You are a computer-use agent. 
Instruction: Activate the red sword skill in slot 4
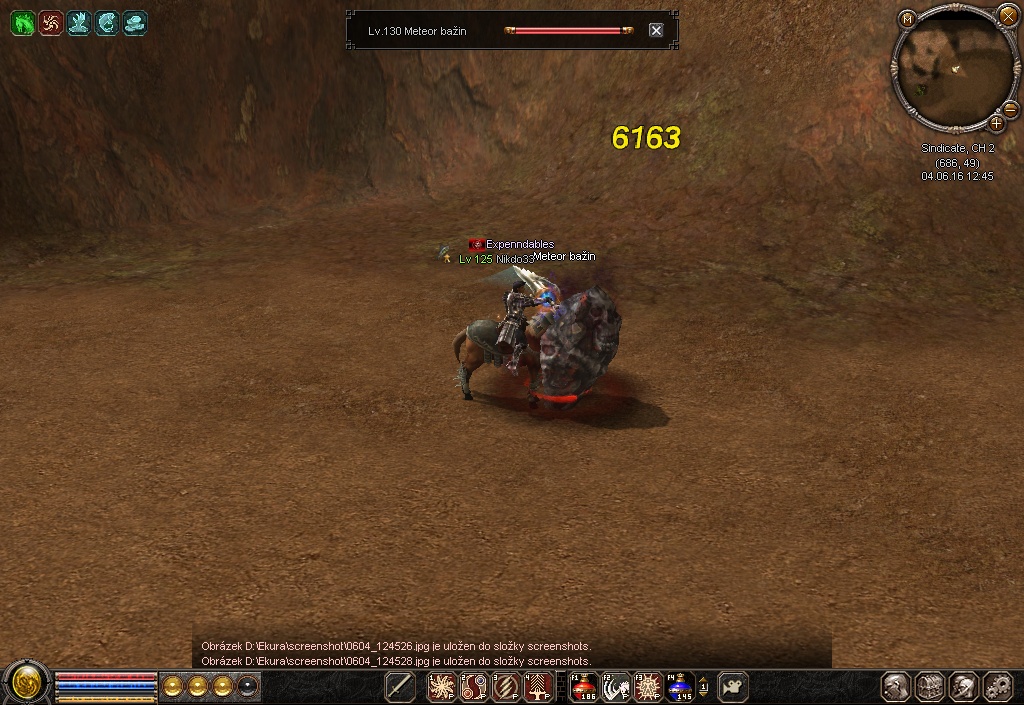click(538, 687)
